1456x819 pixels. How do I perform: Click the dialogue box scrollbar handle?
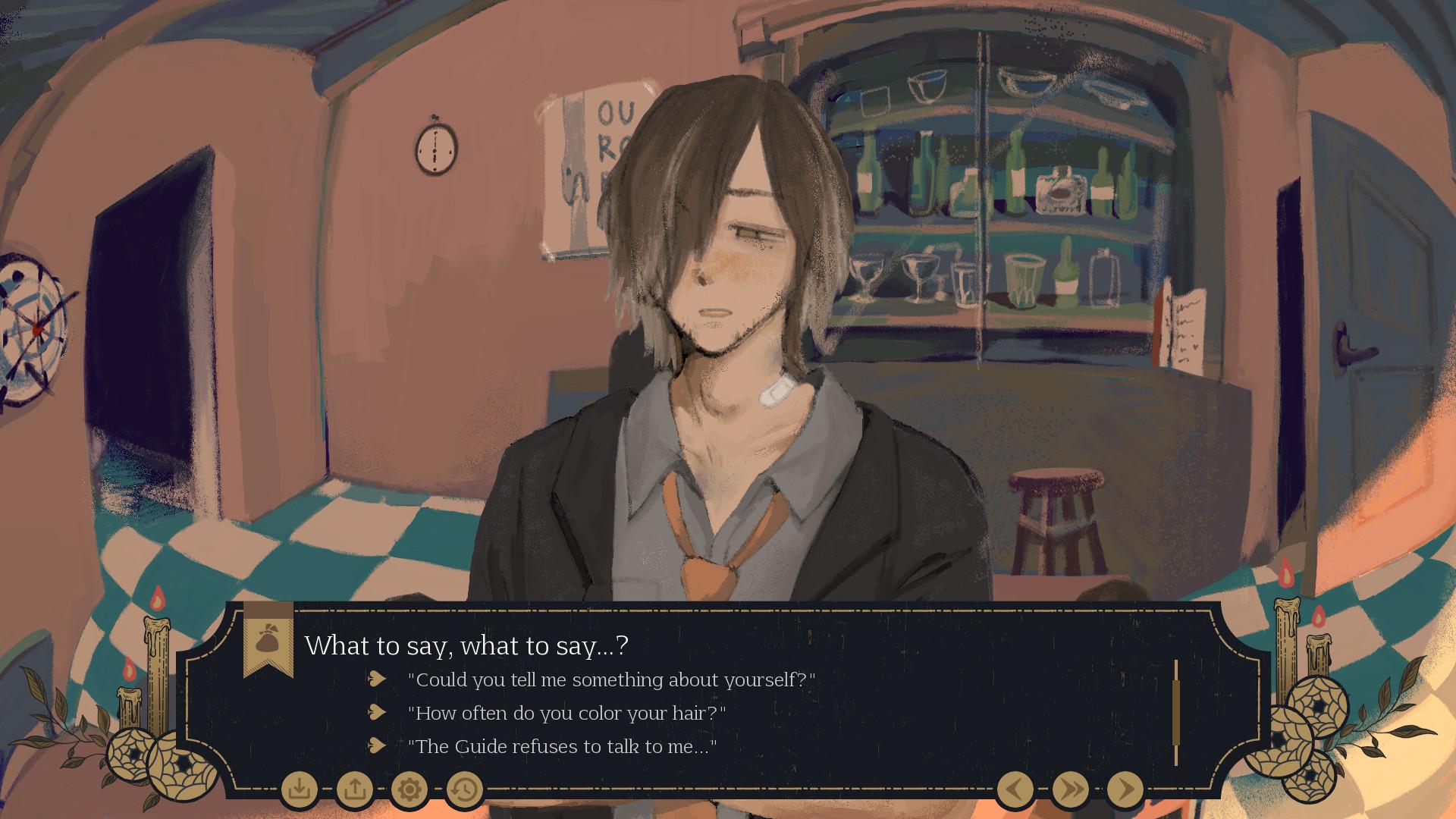[1176, 713]
